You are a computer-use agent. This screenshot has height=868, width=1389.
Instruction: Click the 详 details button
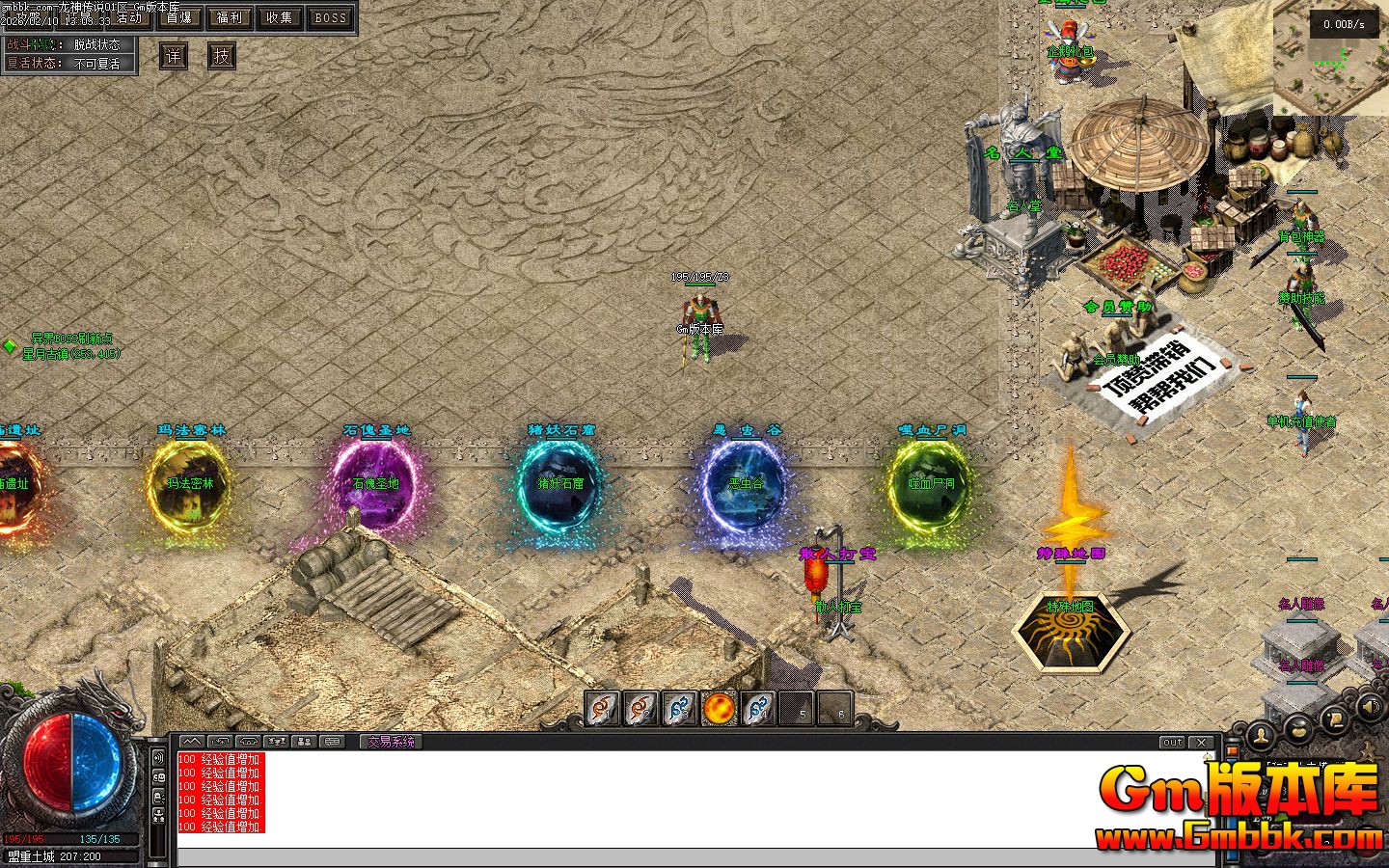pyautogui.click(x=174, y=56)
